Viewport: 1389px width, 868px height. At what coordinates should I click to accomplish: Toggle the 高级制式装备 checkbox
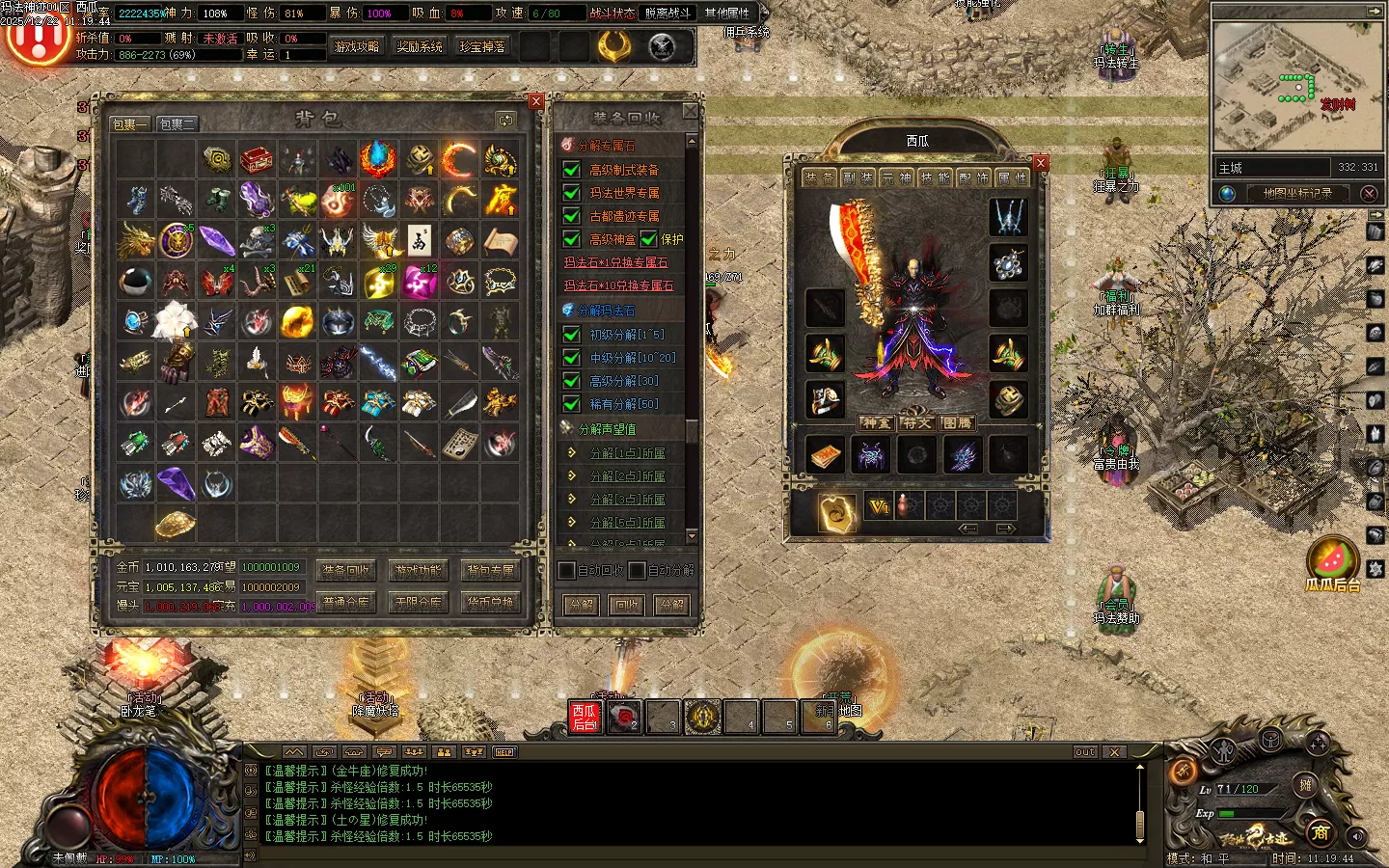coord(572,170)
